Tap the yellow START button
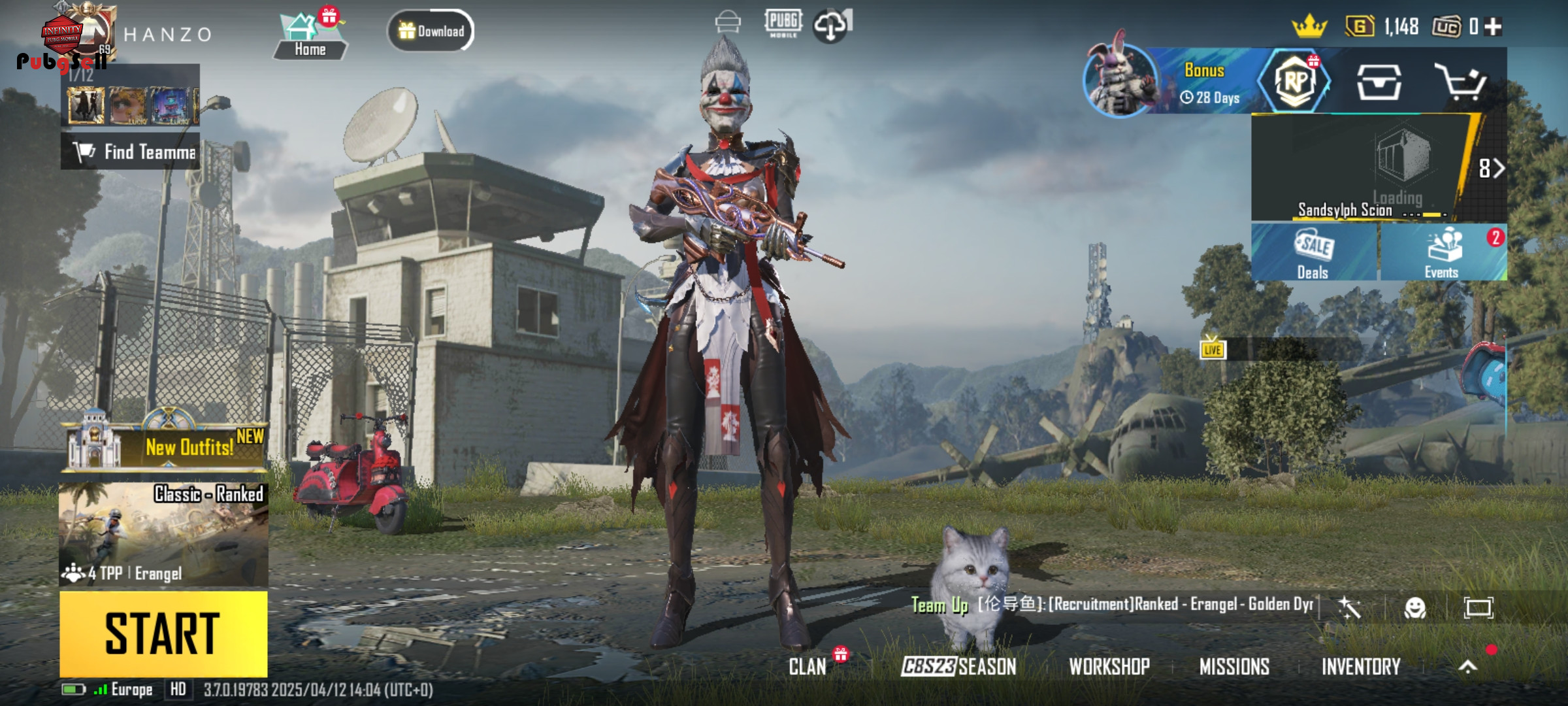The height and width of the screenshot is (706, 1568). coord(163,633)
